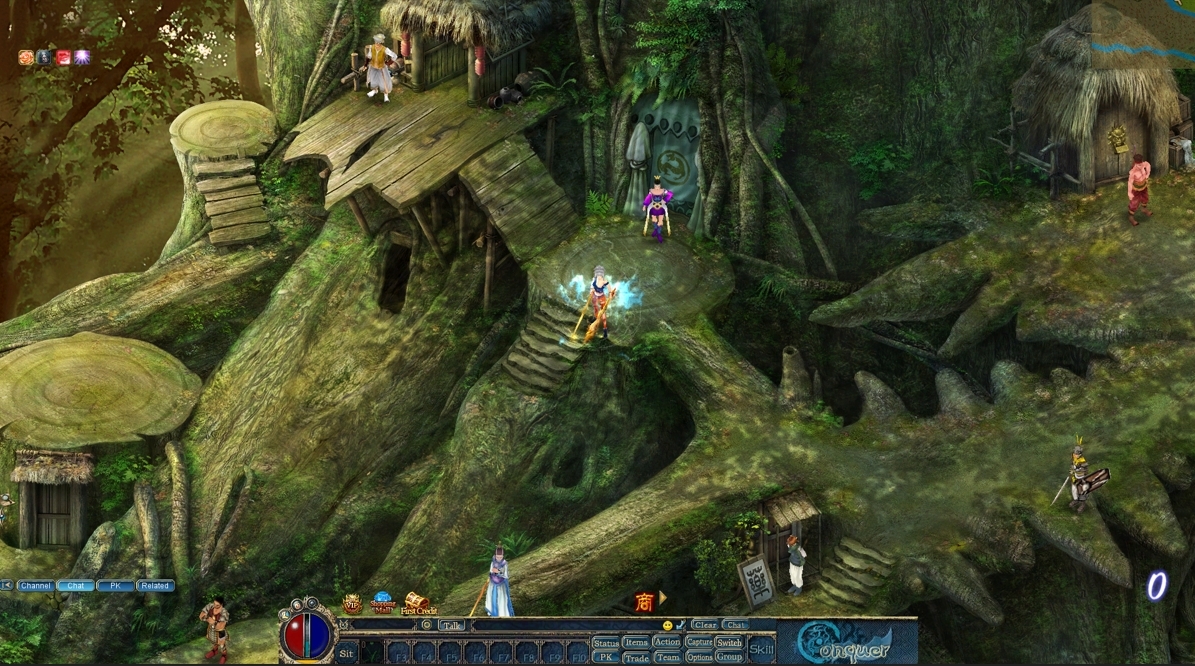Click the Capture button
Screen dimensions: 1195x666
(699, 642)
